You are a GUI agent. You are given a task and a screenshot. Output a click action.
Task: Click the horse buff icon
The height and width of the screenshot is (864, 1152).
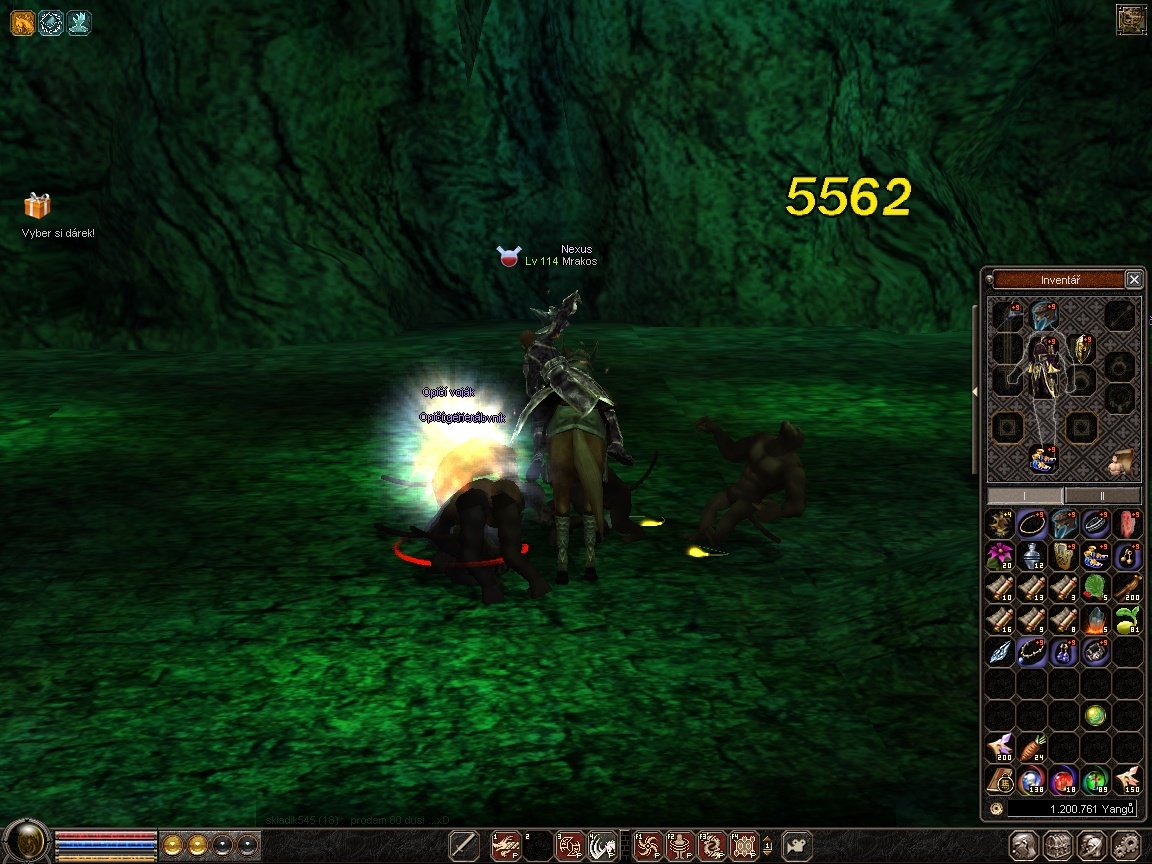pyautogui.click(x=23, y=22)
